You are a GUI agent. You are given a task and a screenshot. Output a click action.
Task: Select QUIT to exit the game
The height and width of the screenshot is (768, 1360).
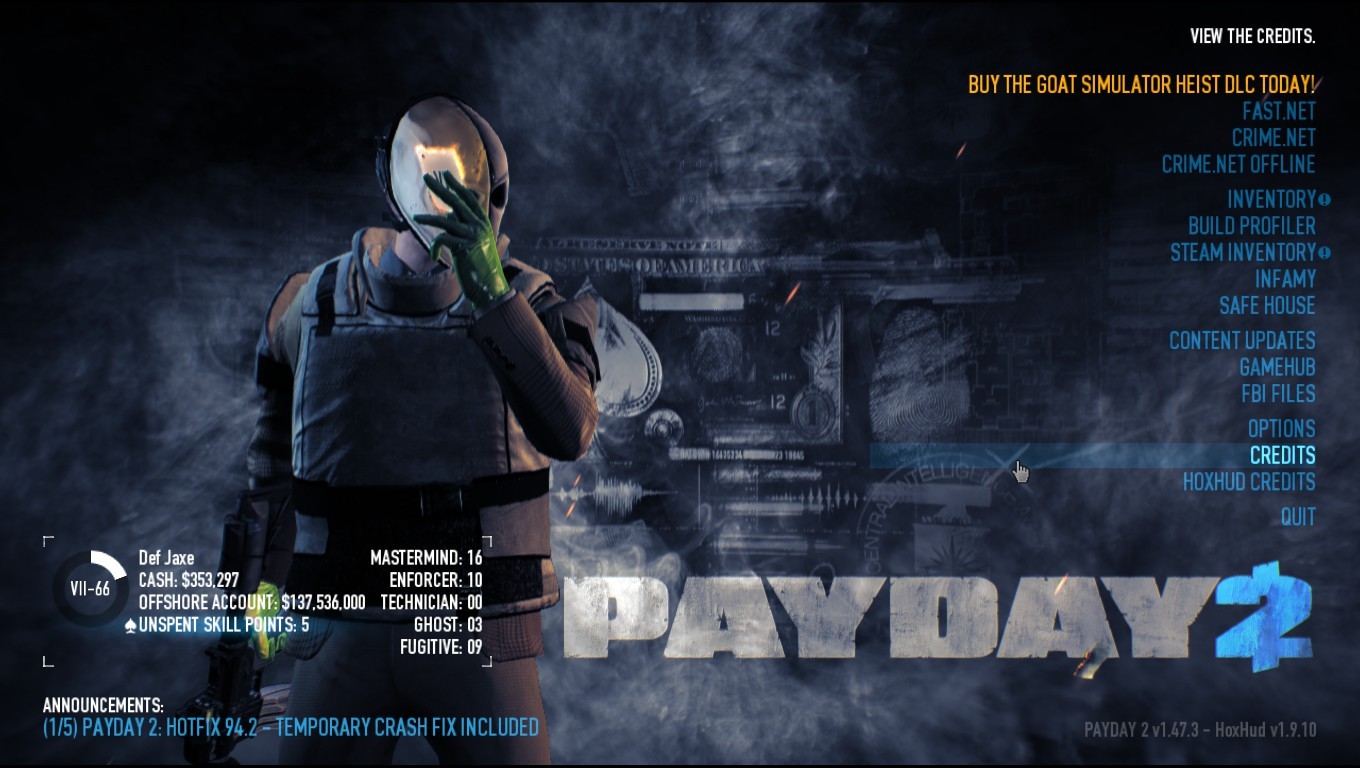coord(1300,517)
